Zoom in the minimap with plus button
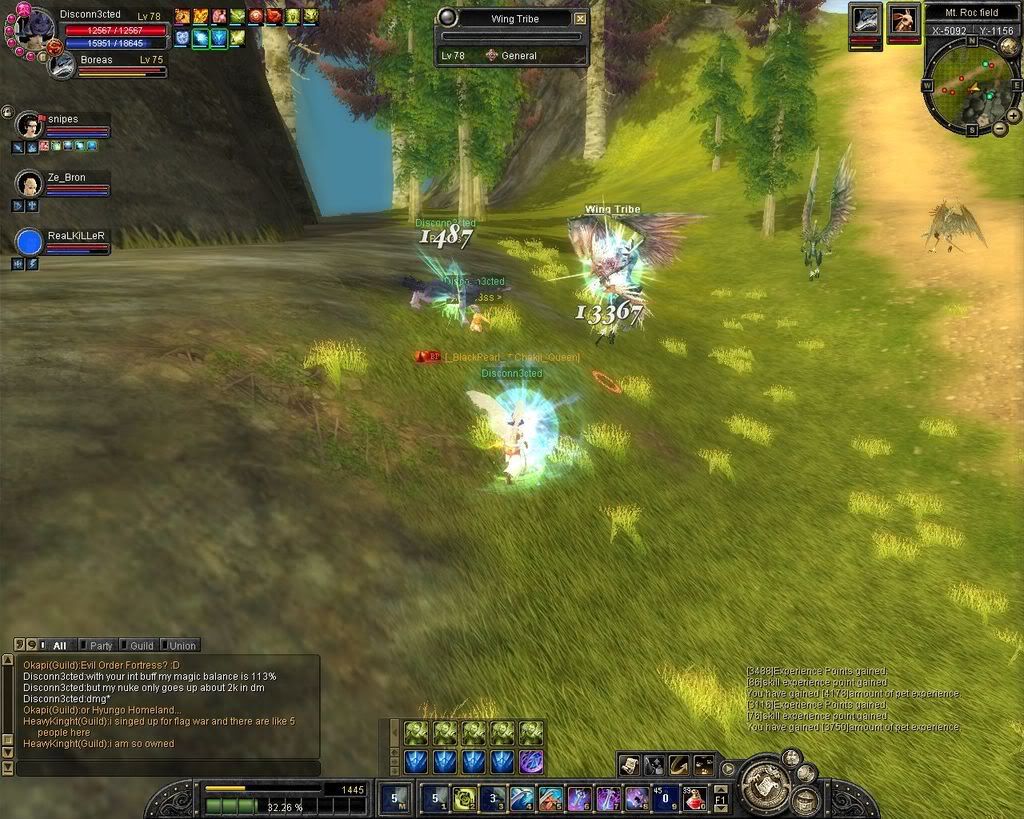This screenshot has height=819, width=1024. click(1014, 115)
